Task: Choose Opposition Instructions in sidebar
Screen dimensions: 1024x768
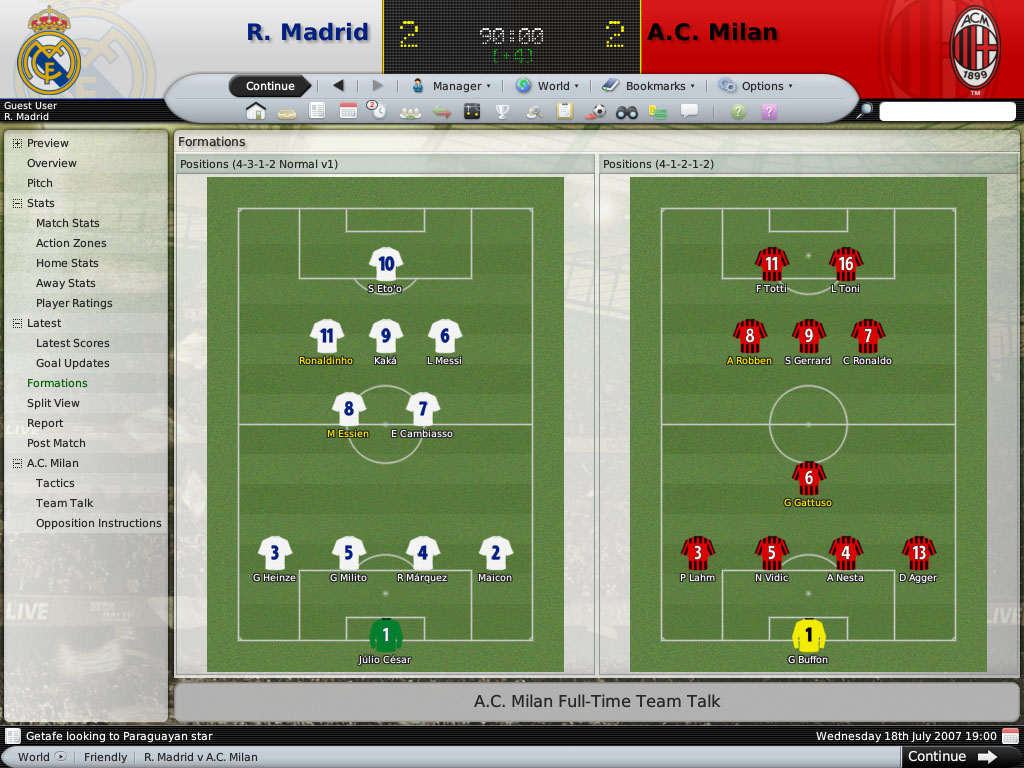Action: pyautogui.click(x=98, y=523)
